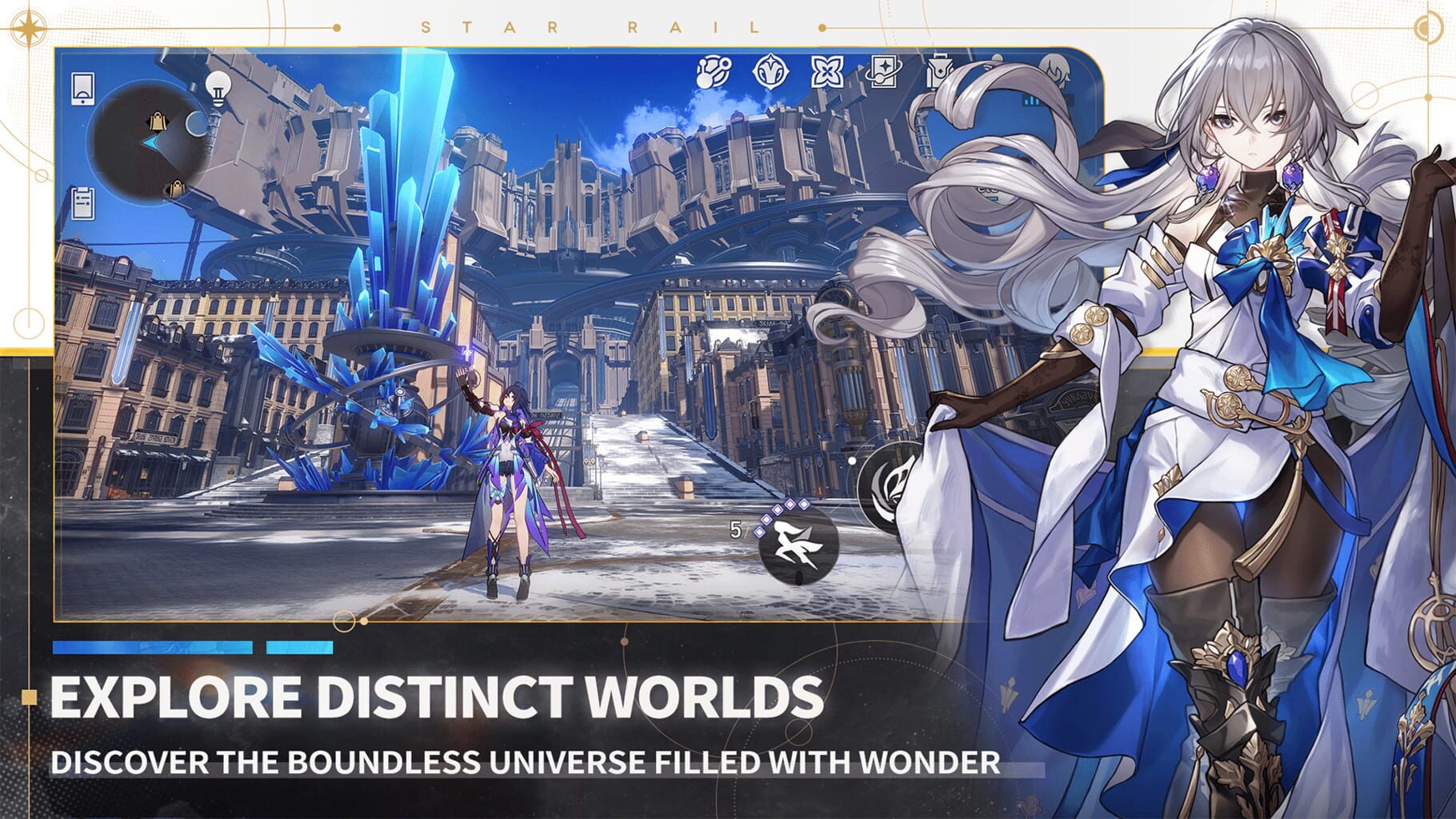Click the player direction arrow on the minimap
The image size is (1456, 819).
click(x=150, y=142)
